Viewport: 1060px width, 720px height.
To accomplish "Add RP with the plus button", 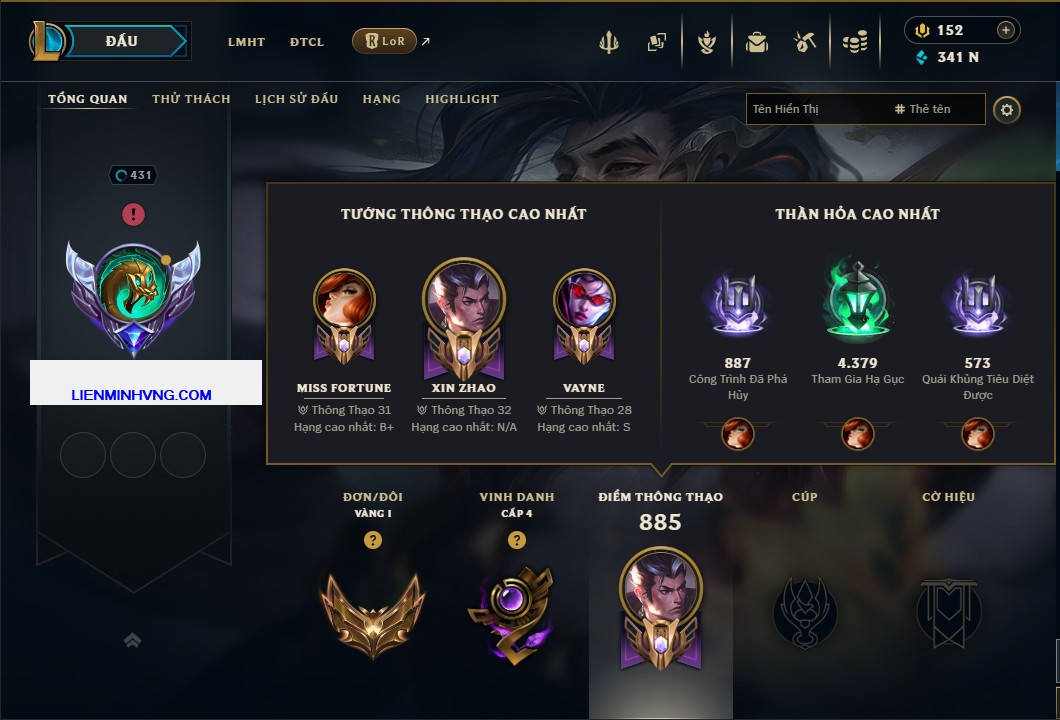I will 1006,30.
